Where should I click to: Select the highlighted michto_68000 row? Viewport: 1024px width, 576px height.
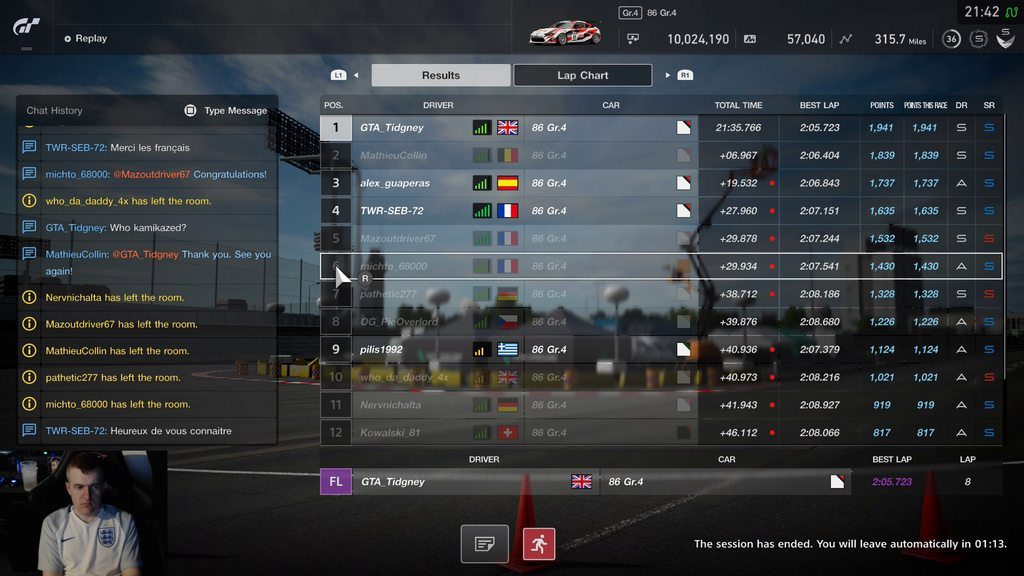[660, 267]
